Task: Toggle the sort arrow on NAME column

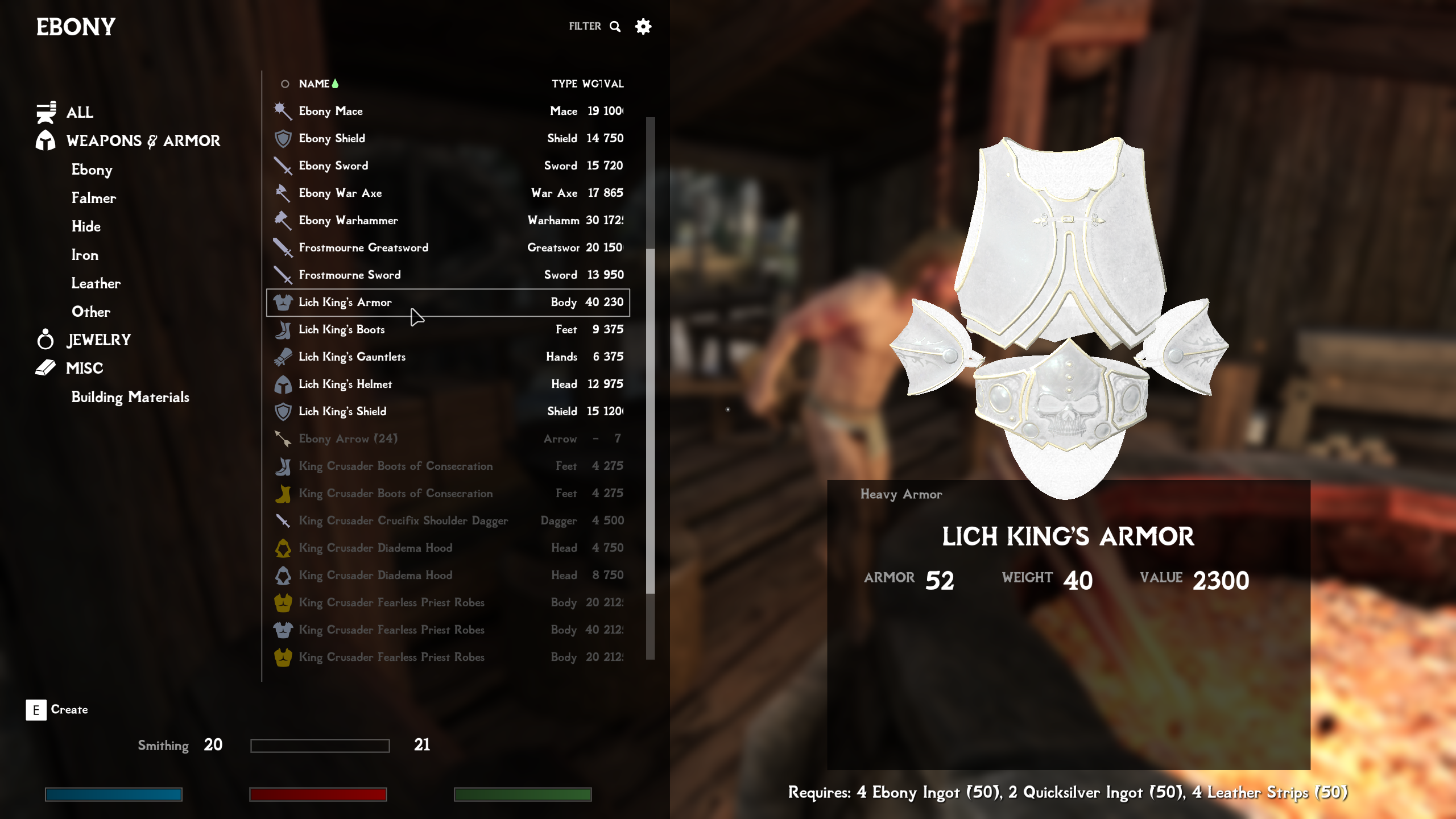Action: 336,83
